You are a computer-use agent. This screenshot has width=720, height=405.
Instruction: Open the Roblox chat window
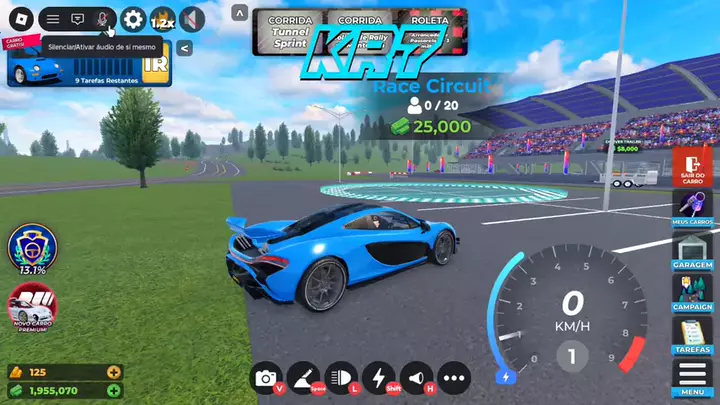click(78, 19)
